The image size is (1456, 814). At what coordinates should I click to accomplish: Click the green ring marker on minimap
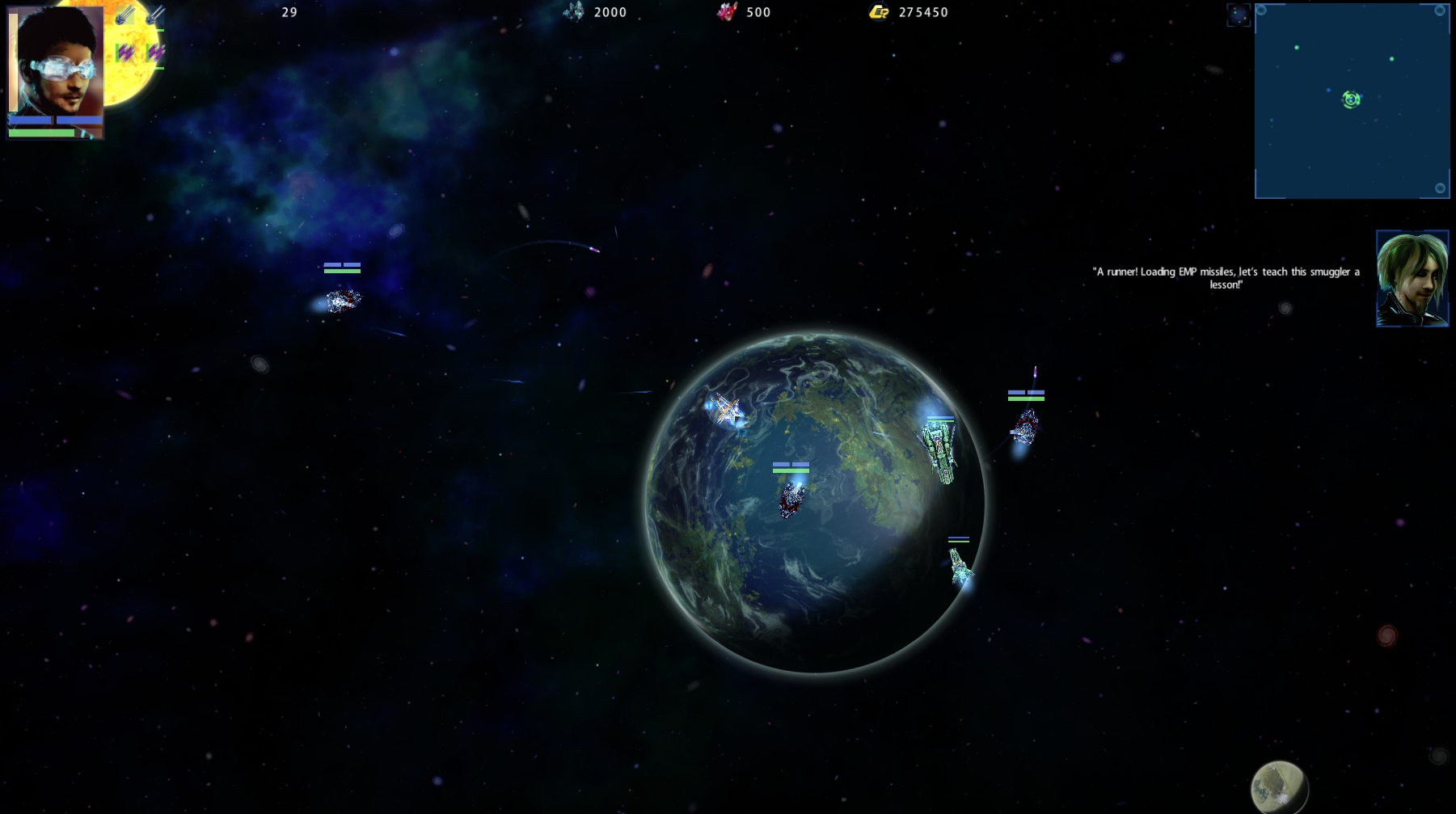click(x=1351, y=99)
